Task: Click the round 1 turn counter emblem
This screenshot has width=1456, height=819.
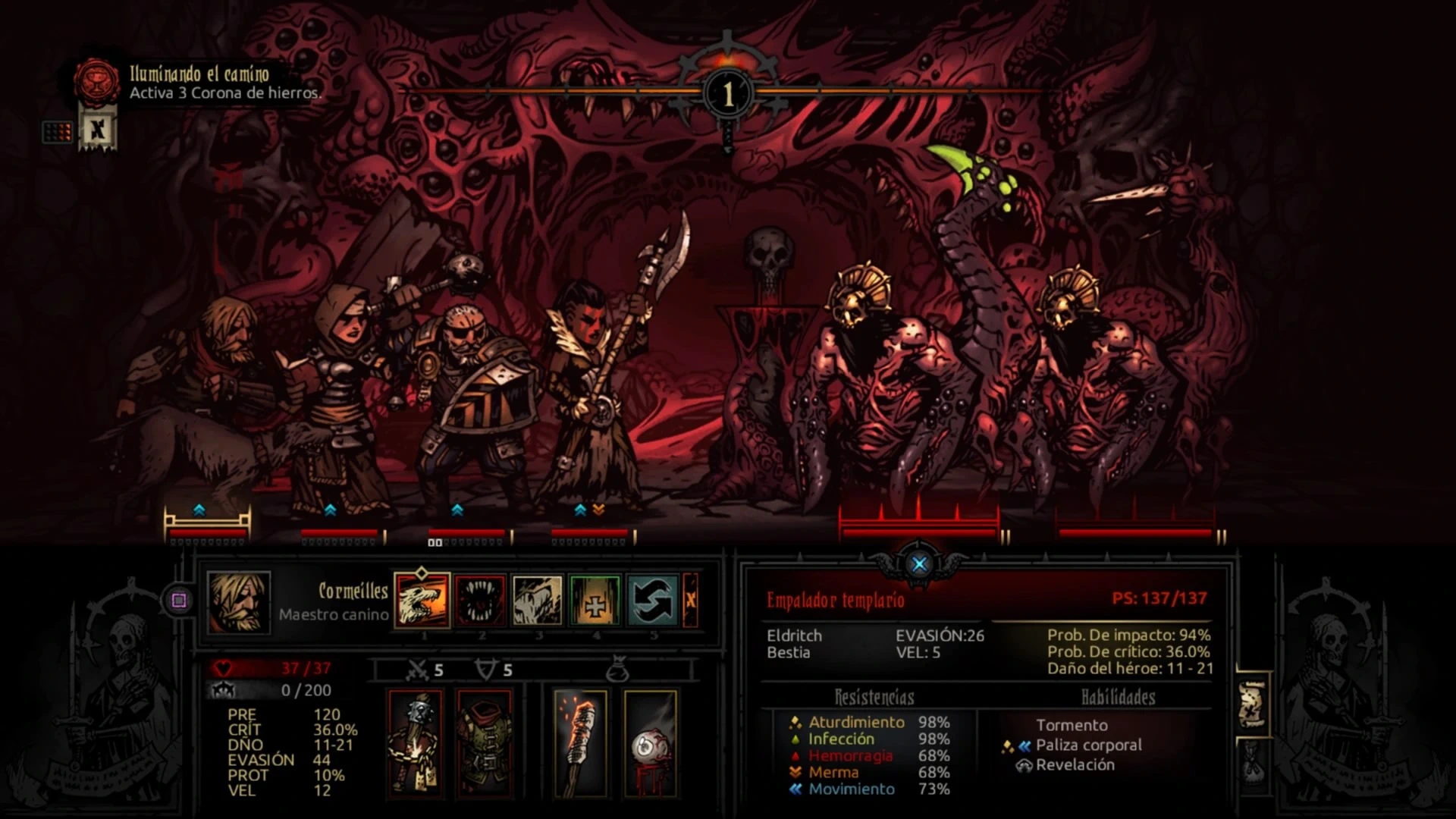Action: (x=728, y=94)
